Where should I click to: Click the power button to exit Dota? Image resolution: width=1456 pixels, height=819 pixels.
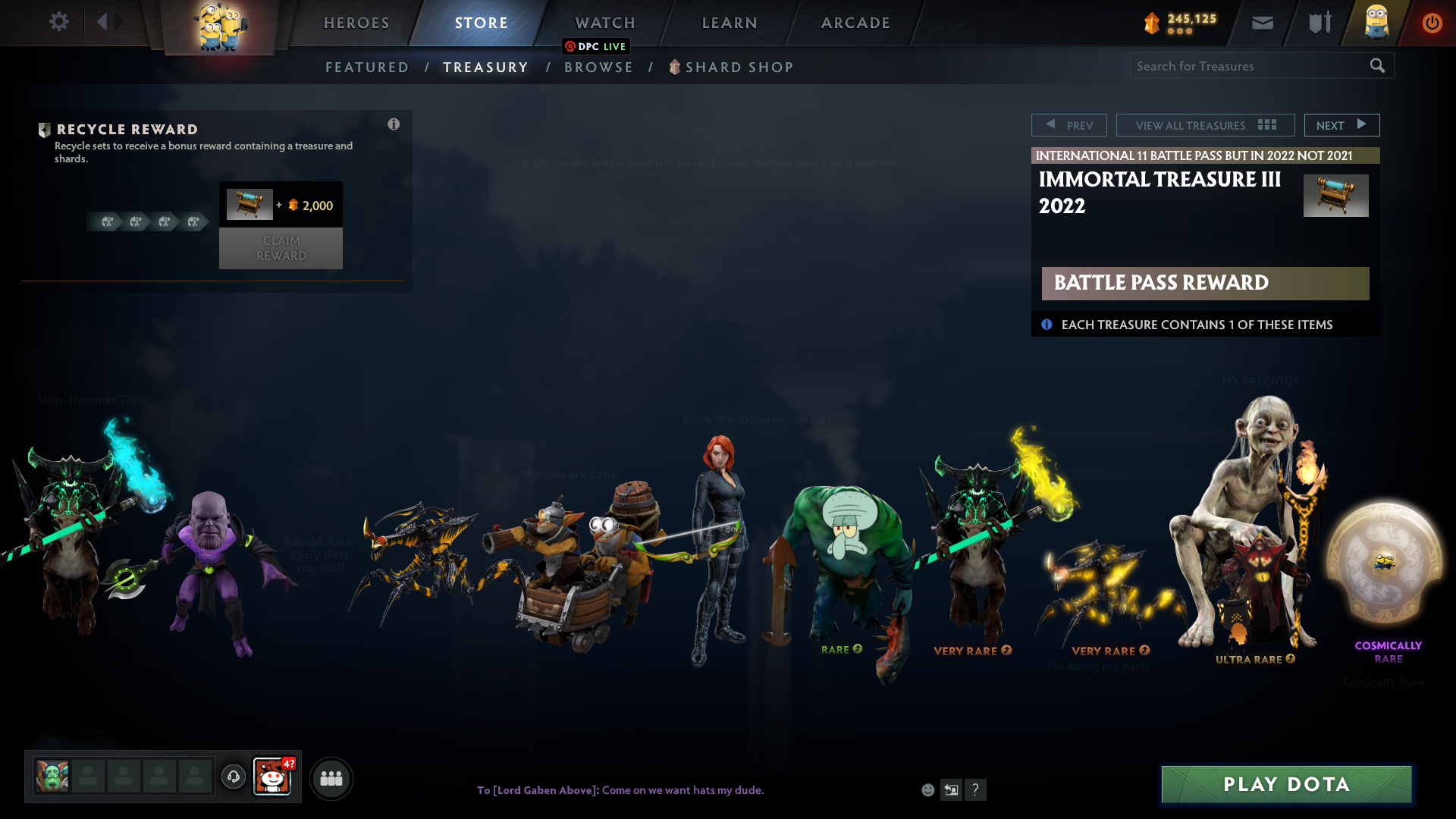[x=1432, y=23]
